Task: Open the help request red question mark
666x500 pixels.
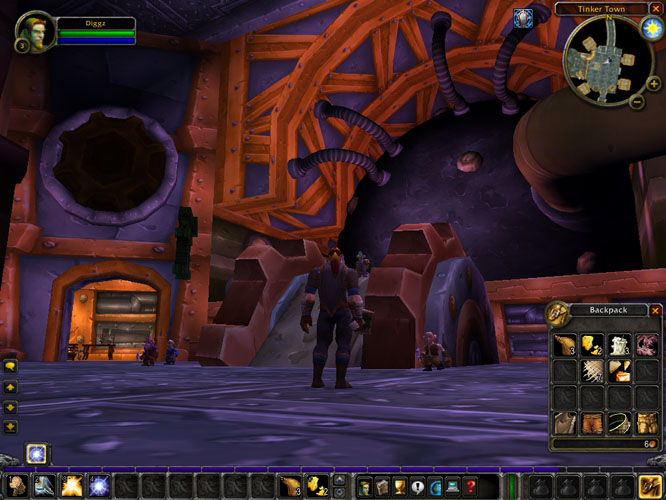Action: 471,486
